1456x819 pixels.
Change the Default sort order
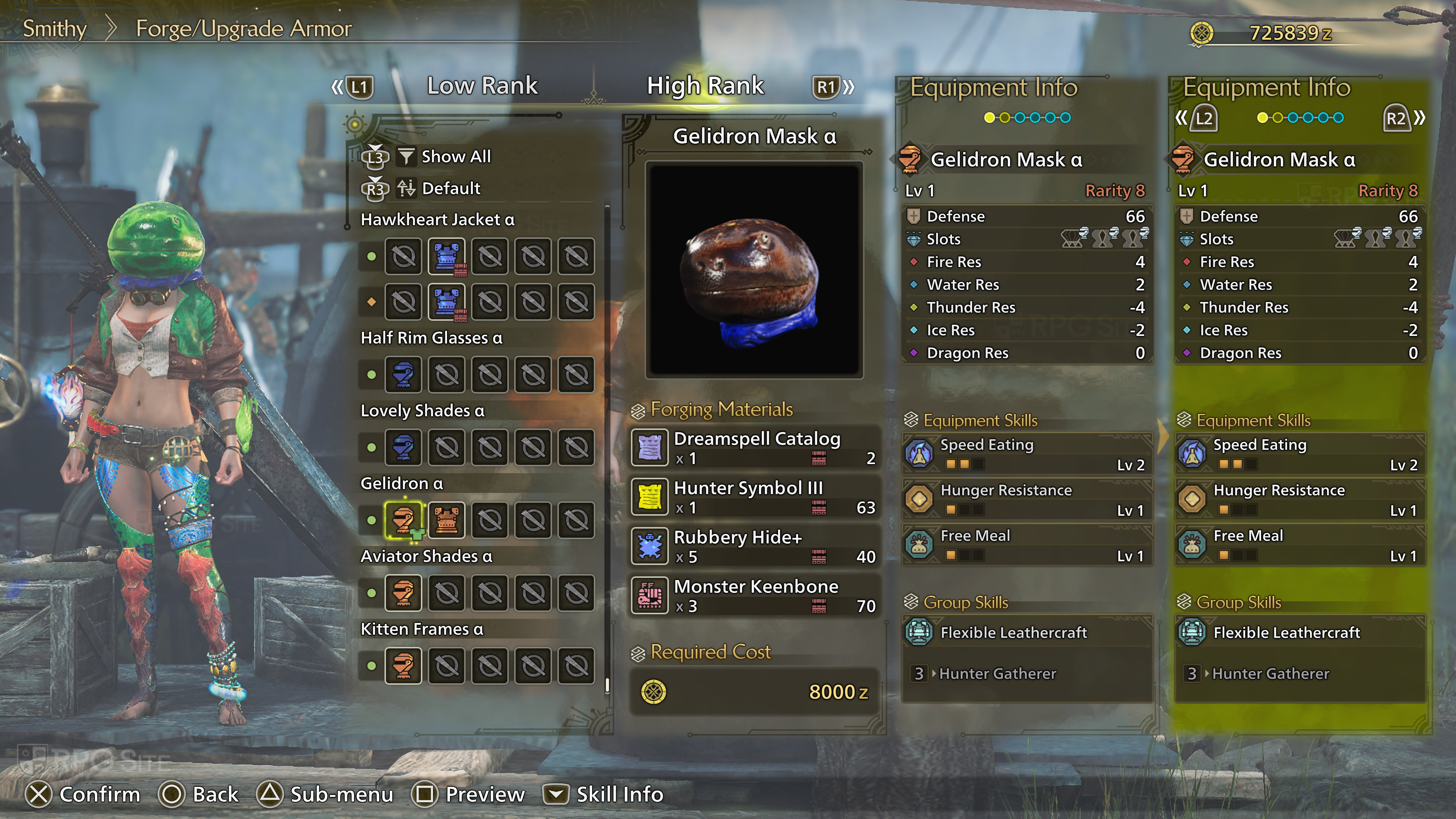tap(450, 188)
